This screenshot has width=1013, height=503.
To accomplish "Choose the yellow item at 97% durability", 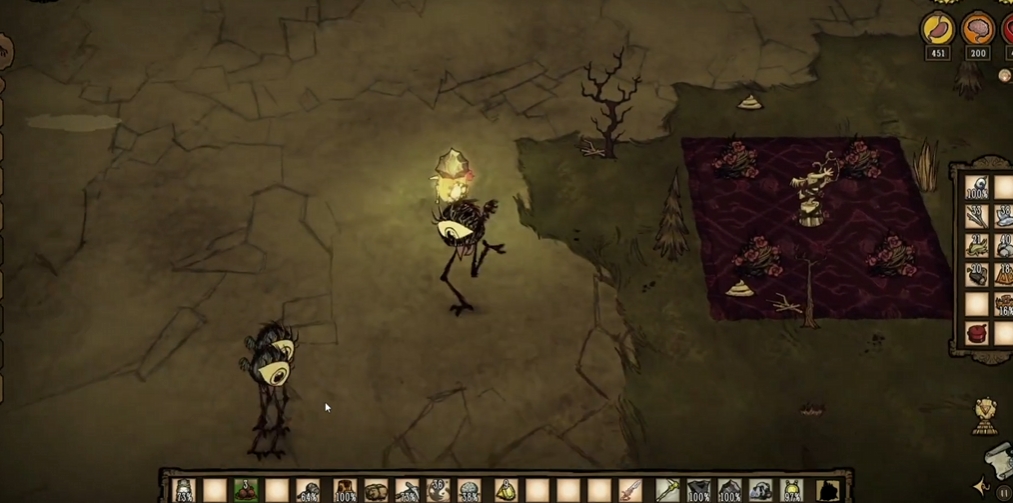I will click(x=792, y=491).
